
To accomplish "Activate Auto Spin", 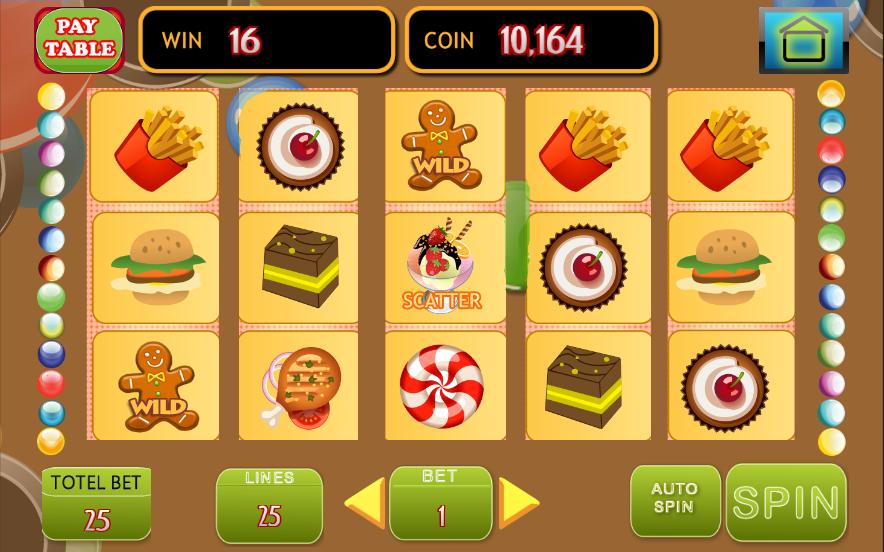I will point(674,500).
